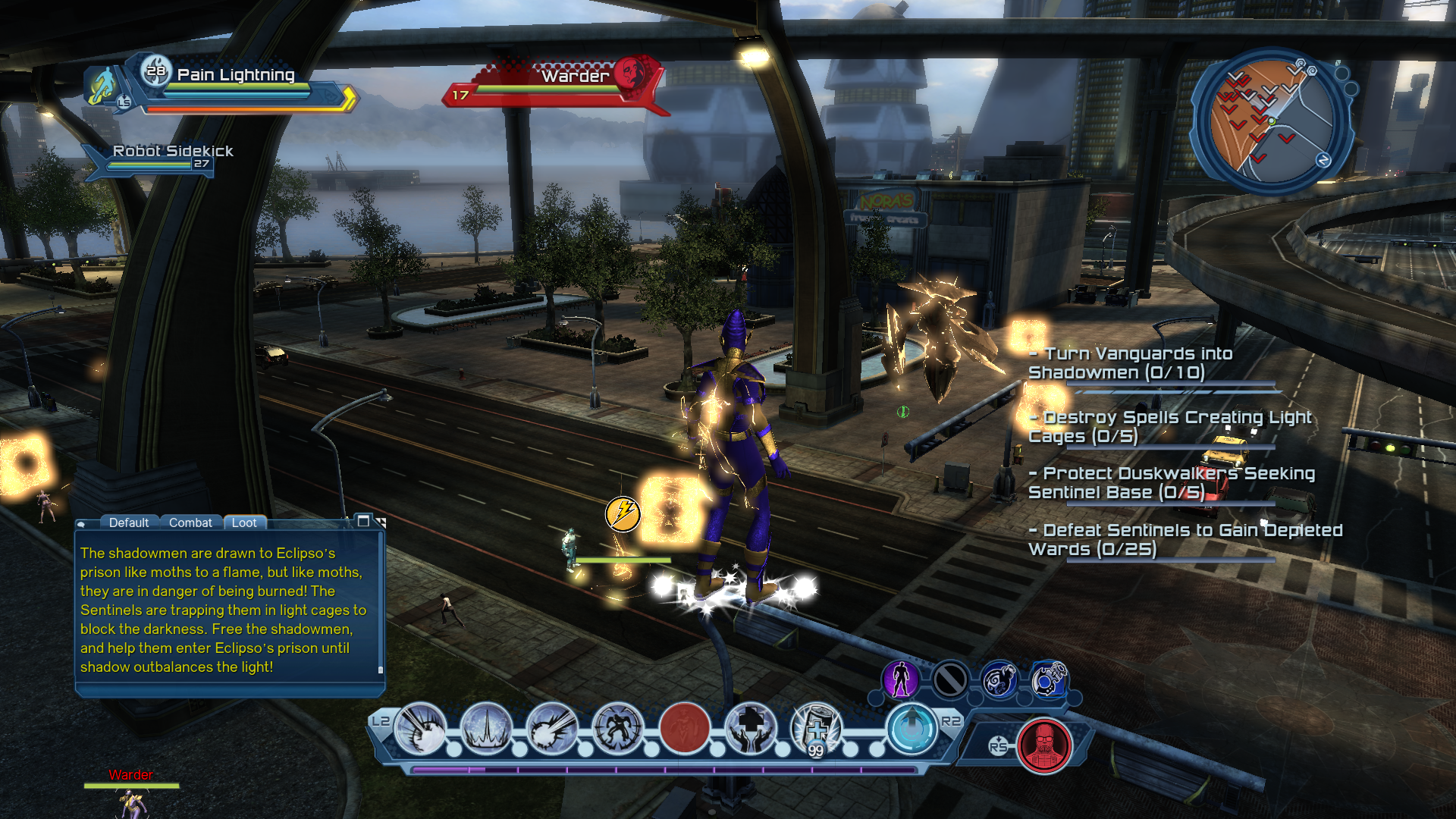Click the chat speech bubble icon
This screenshot has width=1456, height=819.
82,523
